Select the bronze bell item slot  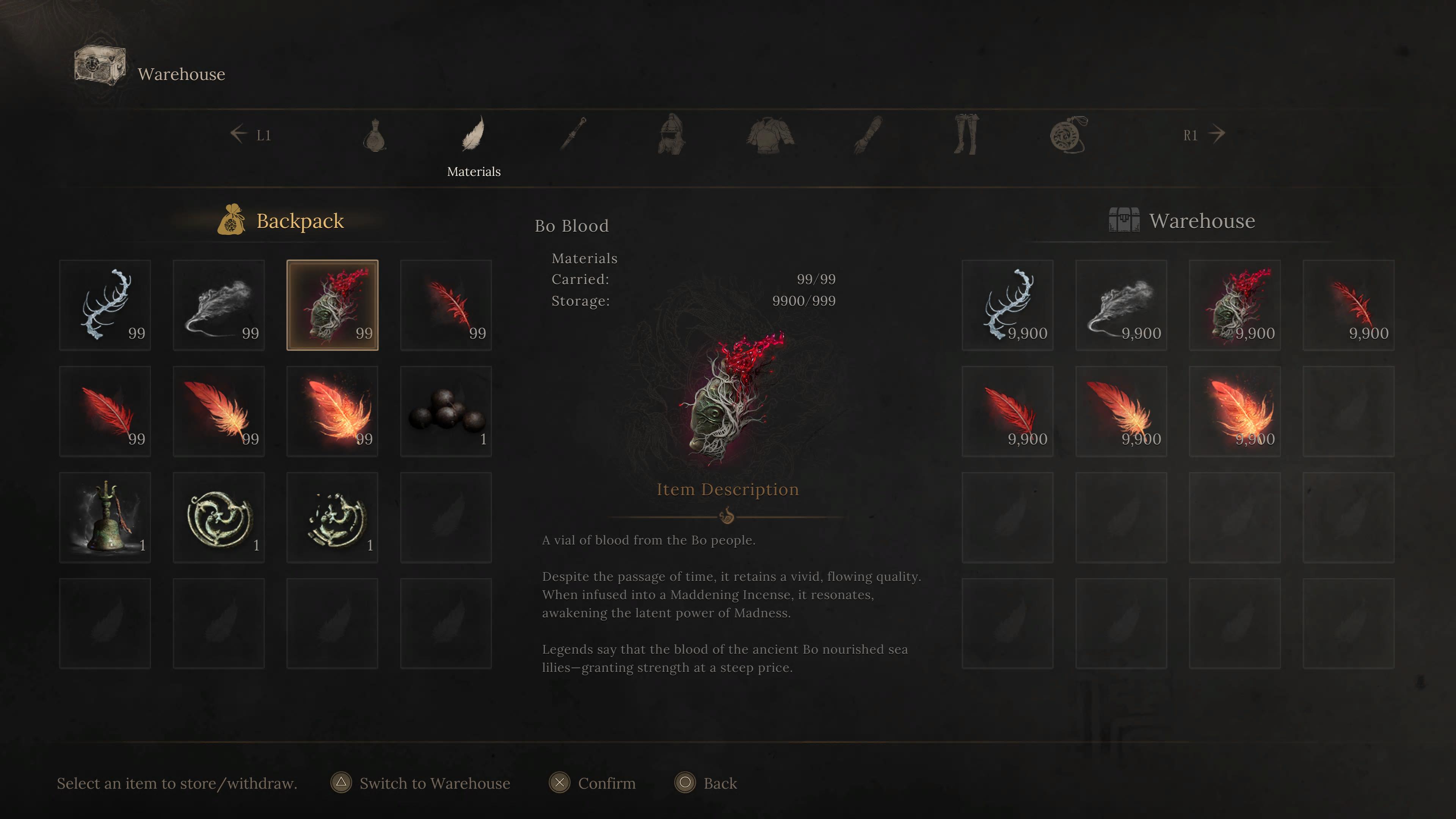pos(105,517)
